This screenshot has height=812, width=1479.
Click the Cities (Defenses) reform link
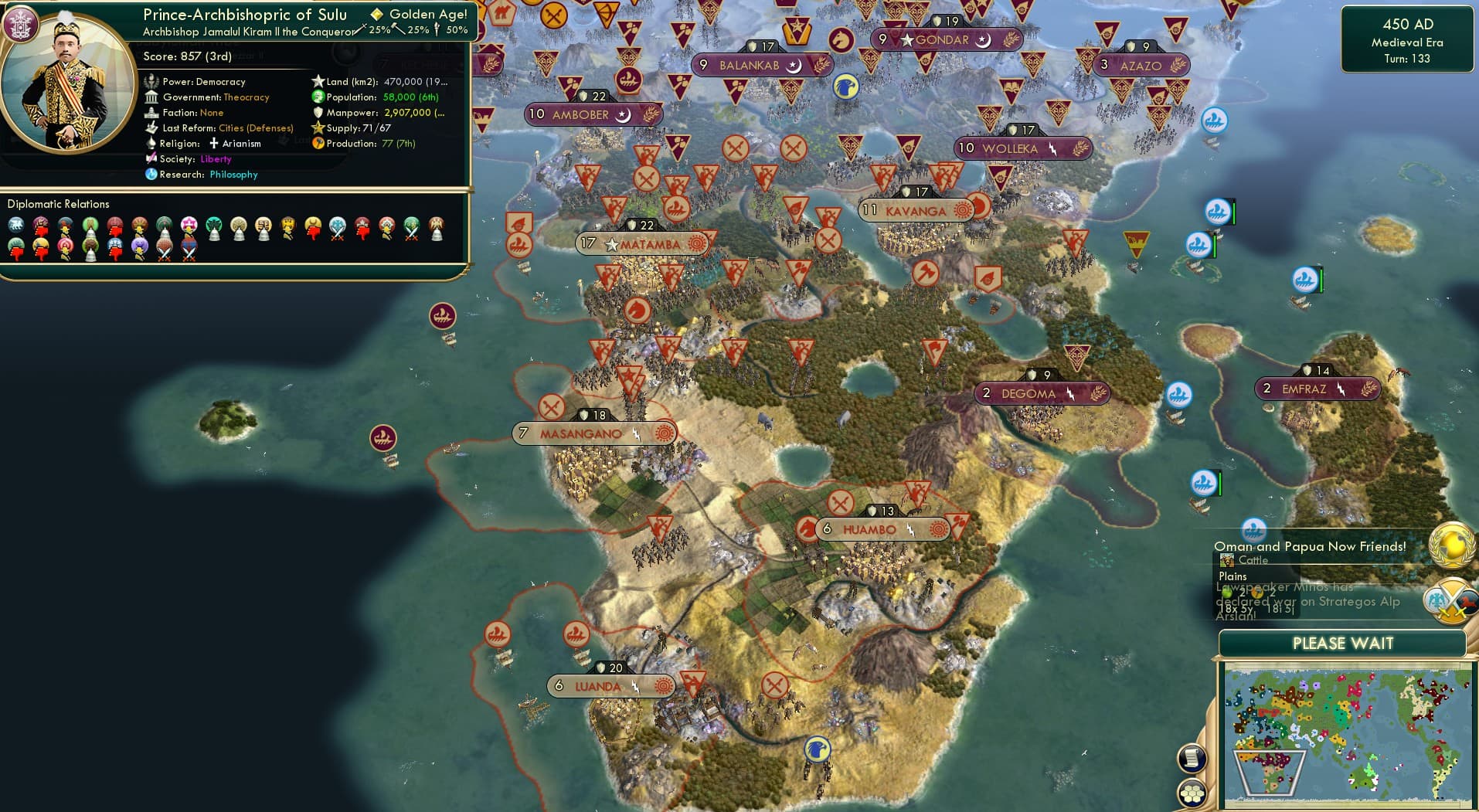[x=255, y=127]
